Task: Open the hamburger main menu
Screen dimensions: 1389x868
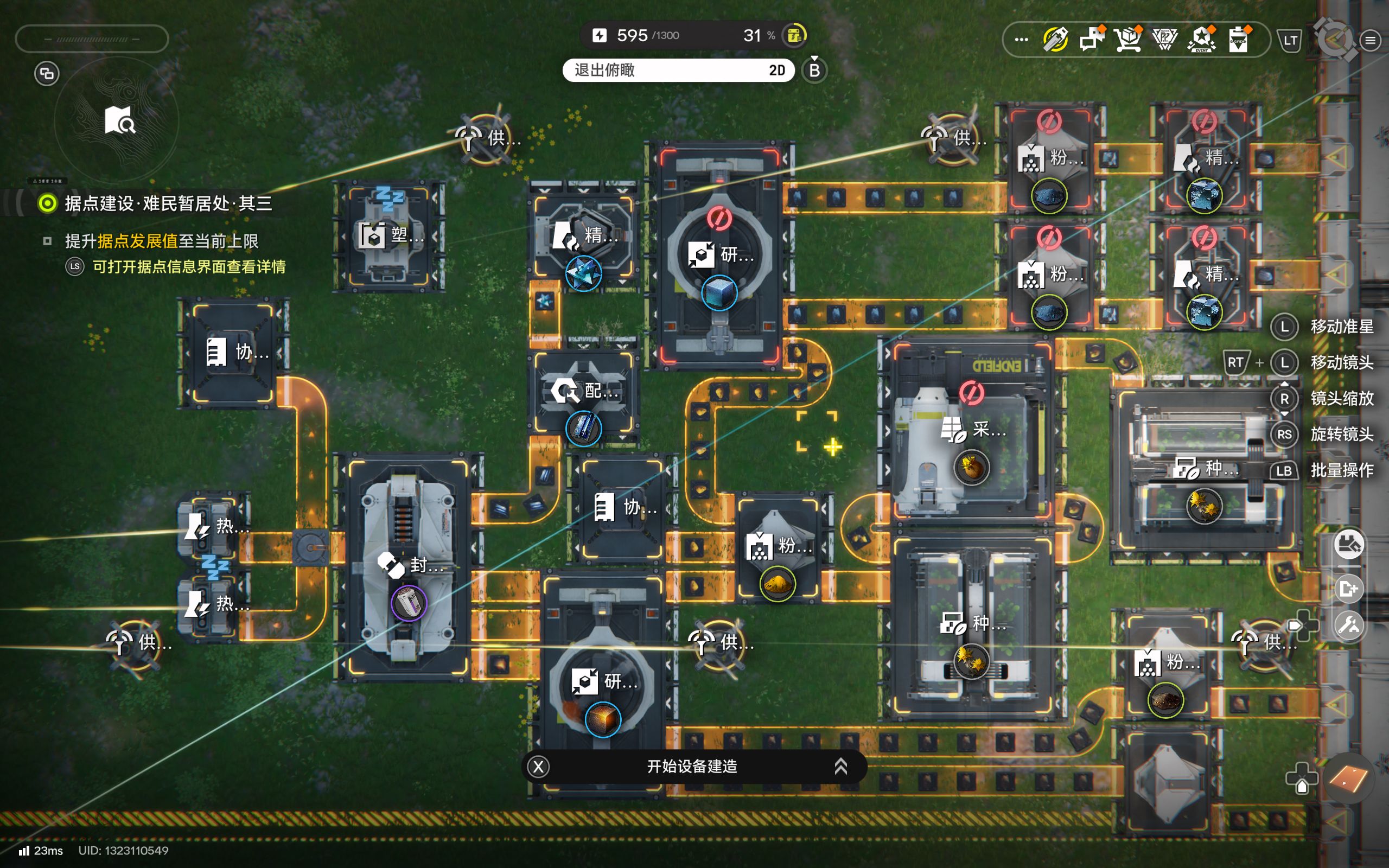Action: point(1370,40)
